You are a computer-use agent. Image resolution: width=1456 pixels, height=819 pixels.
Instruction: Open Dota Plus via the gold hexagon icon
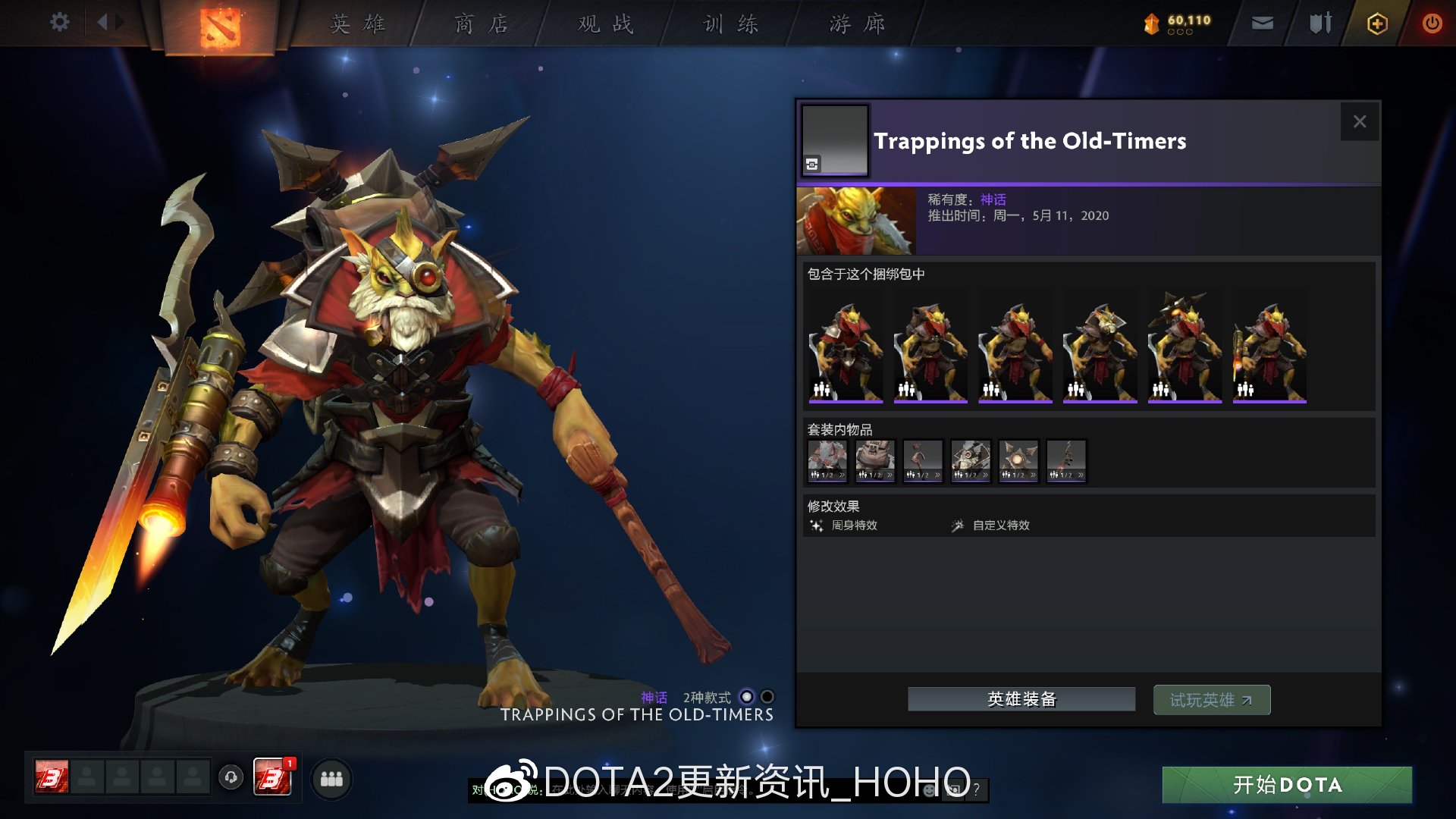[x=1377, y=24]
